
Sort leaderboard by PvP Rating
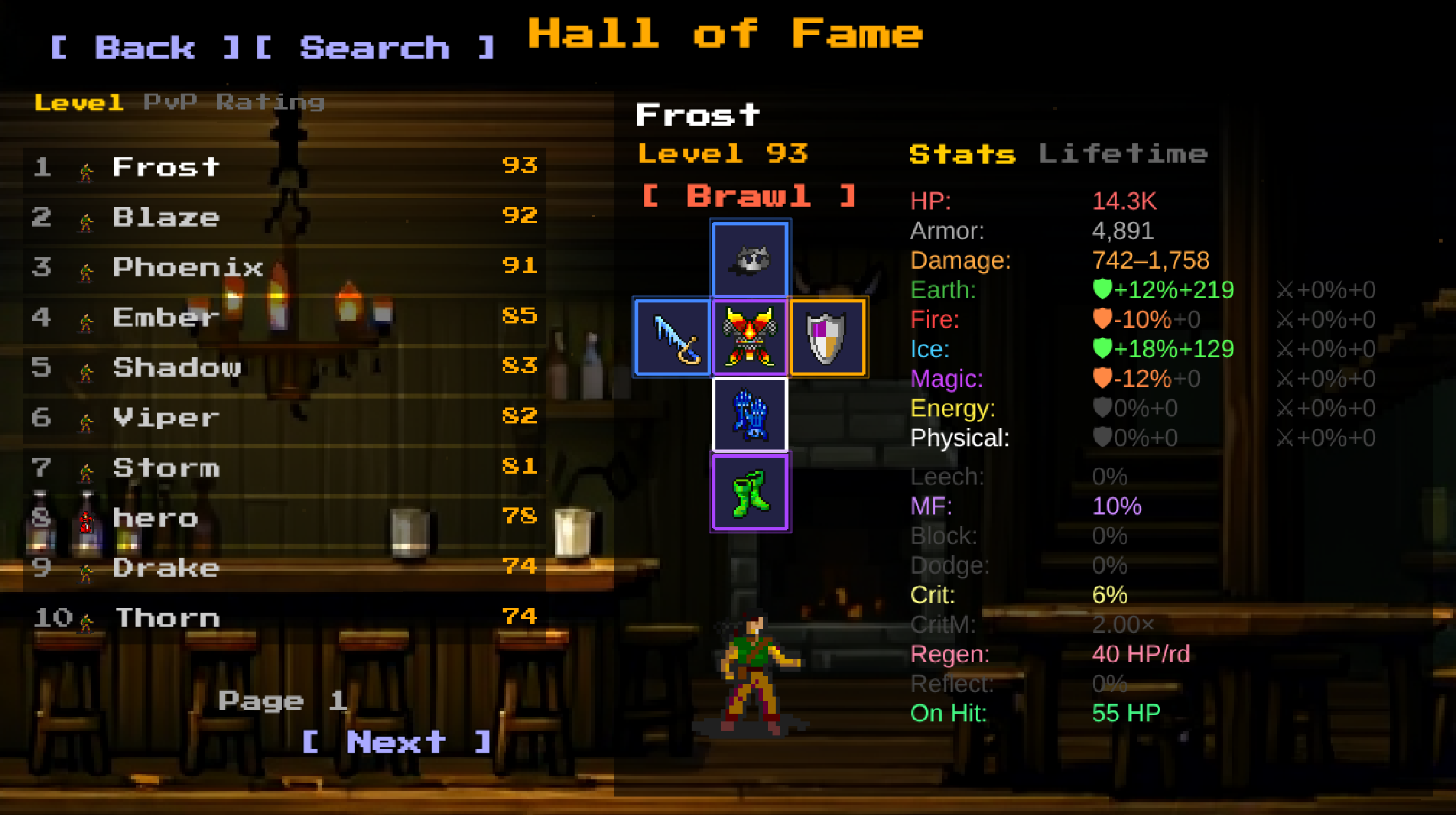pos(235,101)
